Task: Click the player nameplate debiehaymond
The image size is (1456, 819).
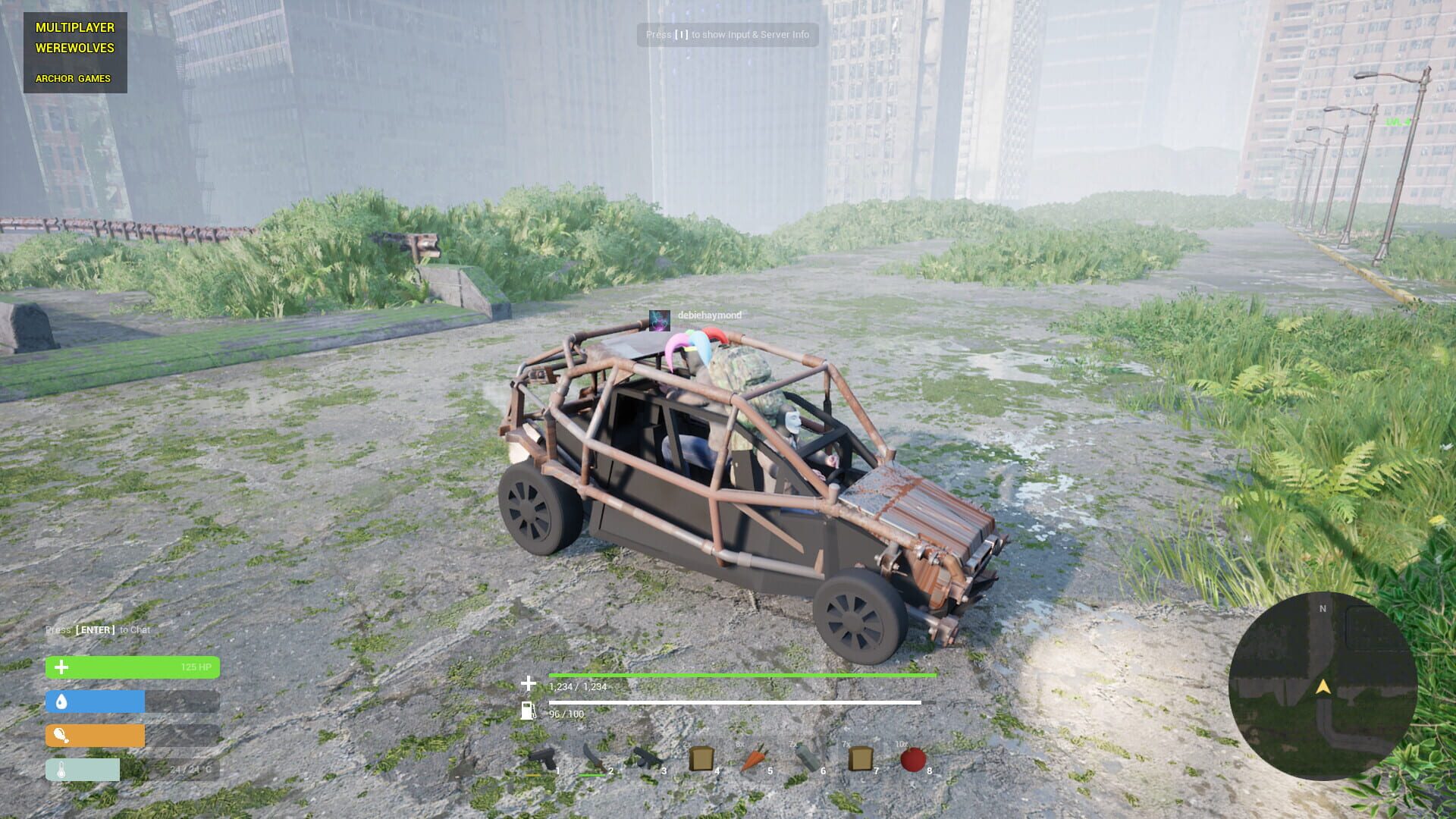Action: 708,314
